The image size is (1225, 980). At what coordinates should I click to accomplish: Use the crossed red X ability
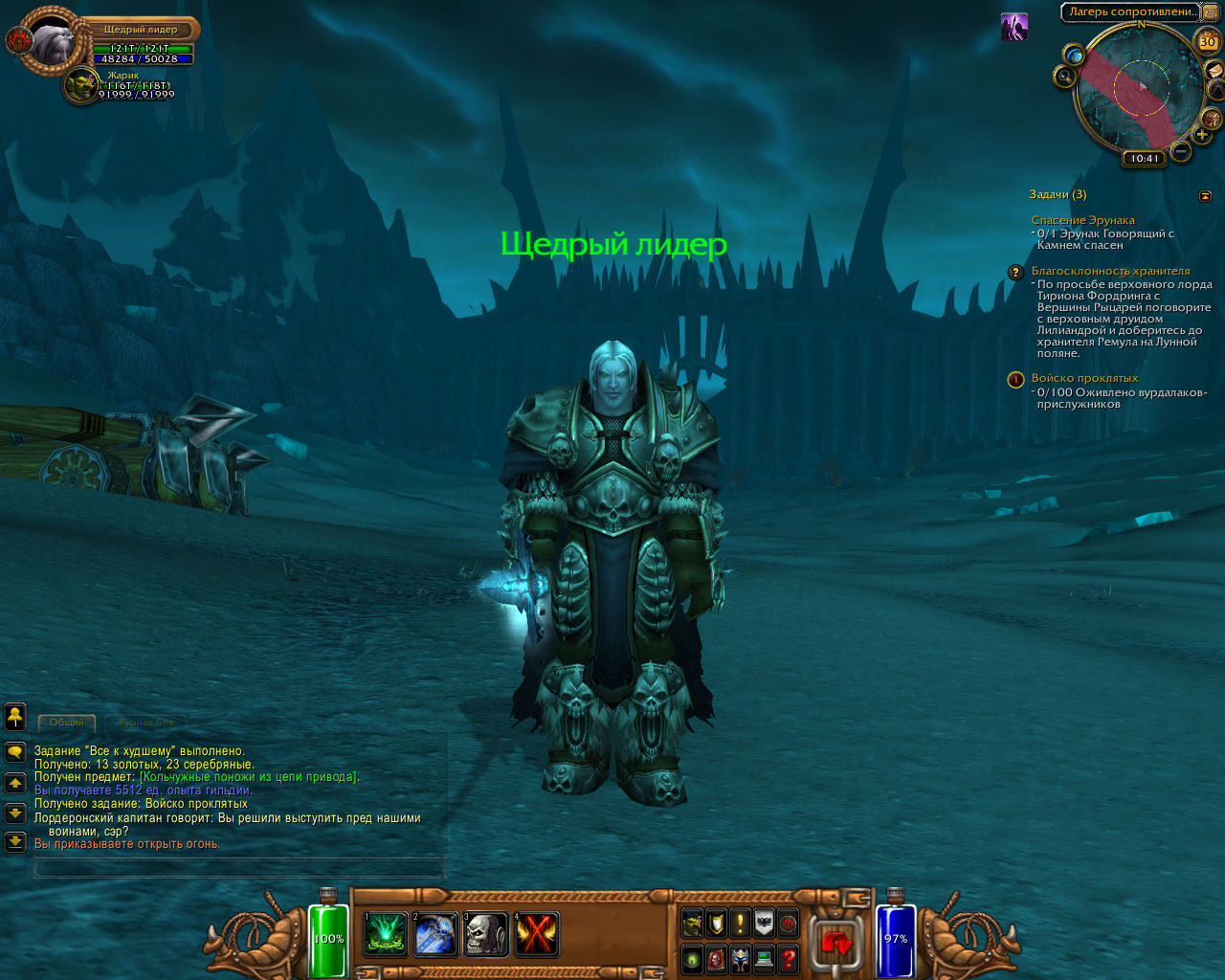[536, 934]
